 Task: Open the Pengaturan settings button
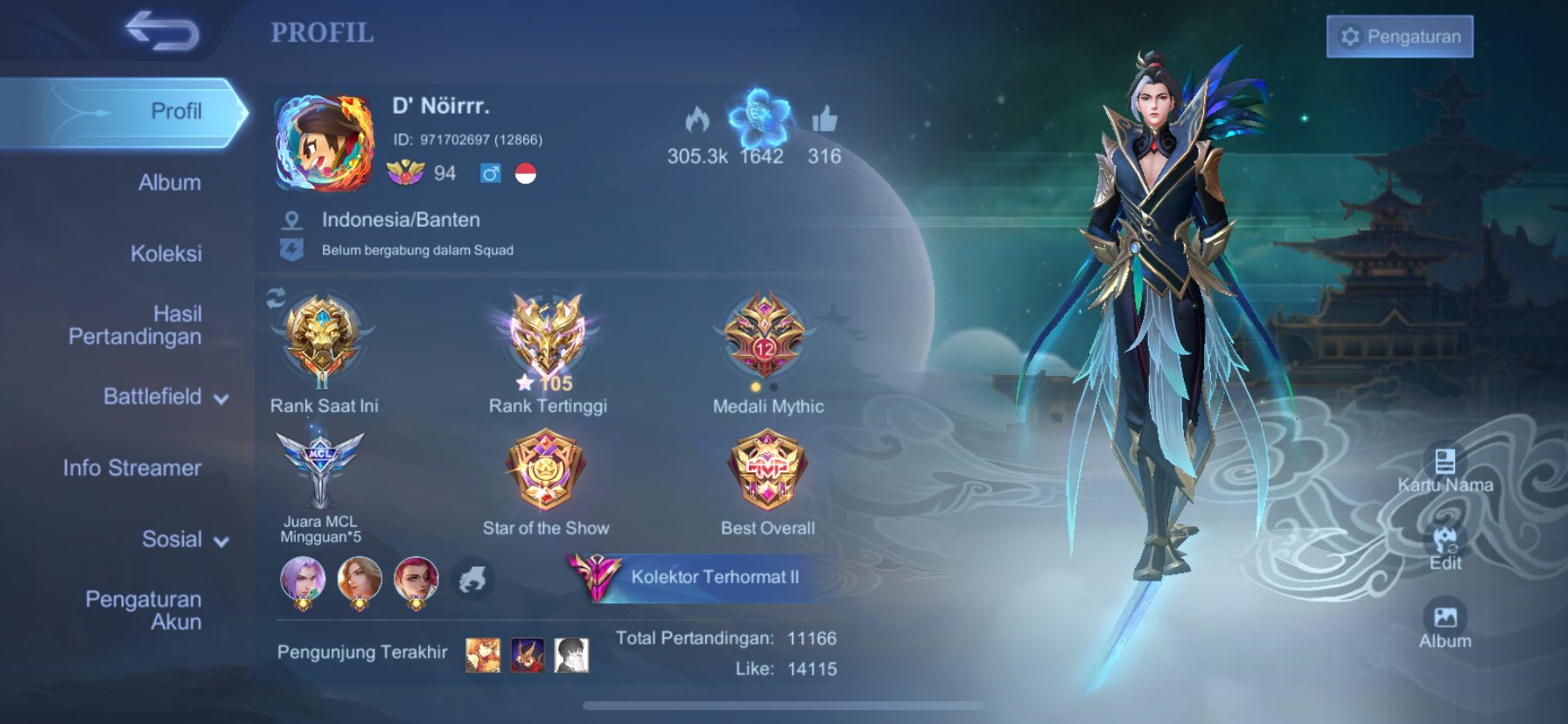pos(1399,37)
